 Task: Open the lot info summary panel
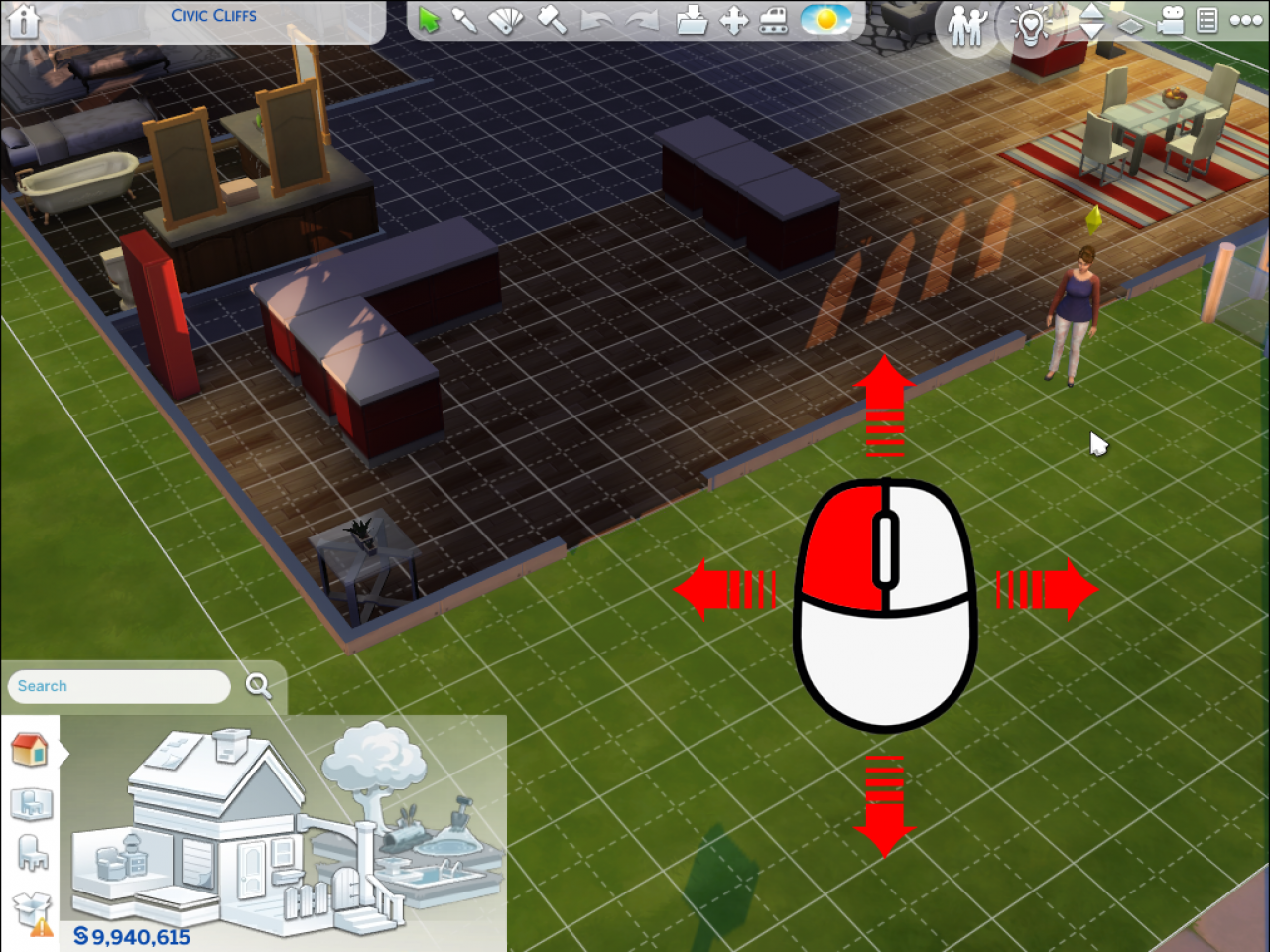coord(1206,20)
